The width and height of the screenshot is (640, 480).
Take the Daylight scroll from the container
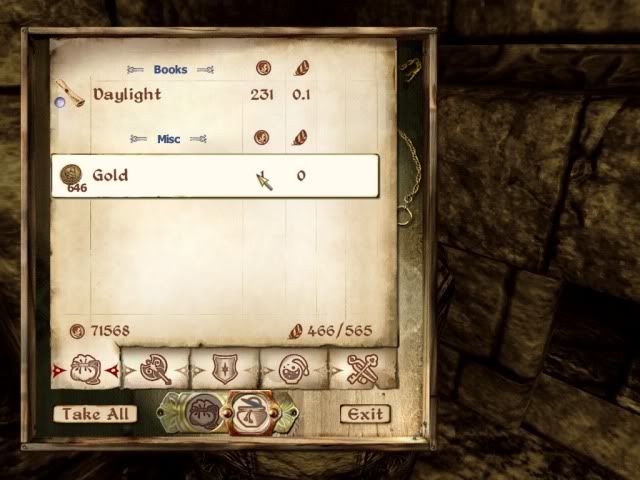pyautogui.click(x=125, y=95)
